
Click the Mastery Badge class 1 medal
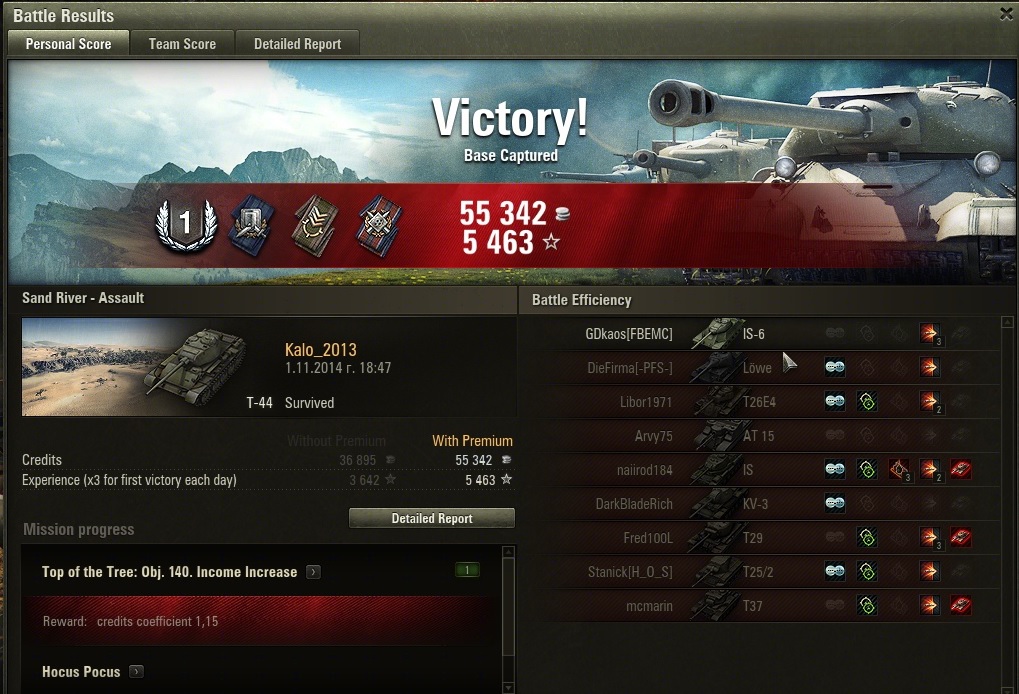185,223
